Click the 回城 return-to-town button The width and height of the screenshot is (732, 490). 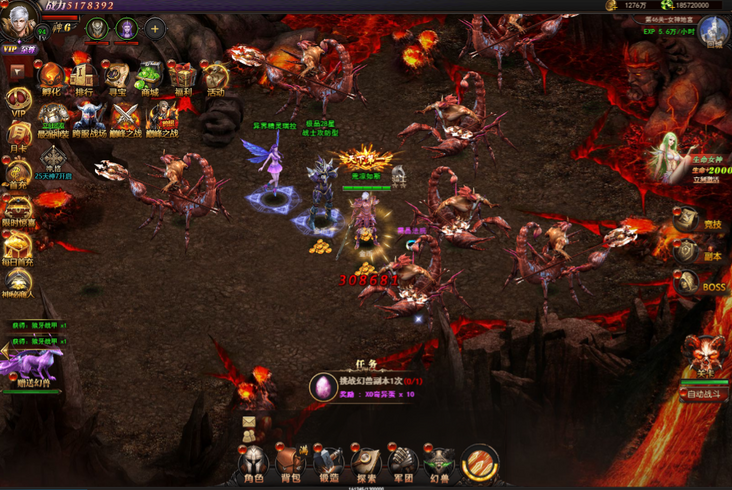click(714, 33)
